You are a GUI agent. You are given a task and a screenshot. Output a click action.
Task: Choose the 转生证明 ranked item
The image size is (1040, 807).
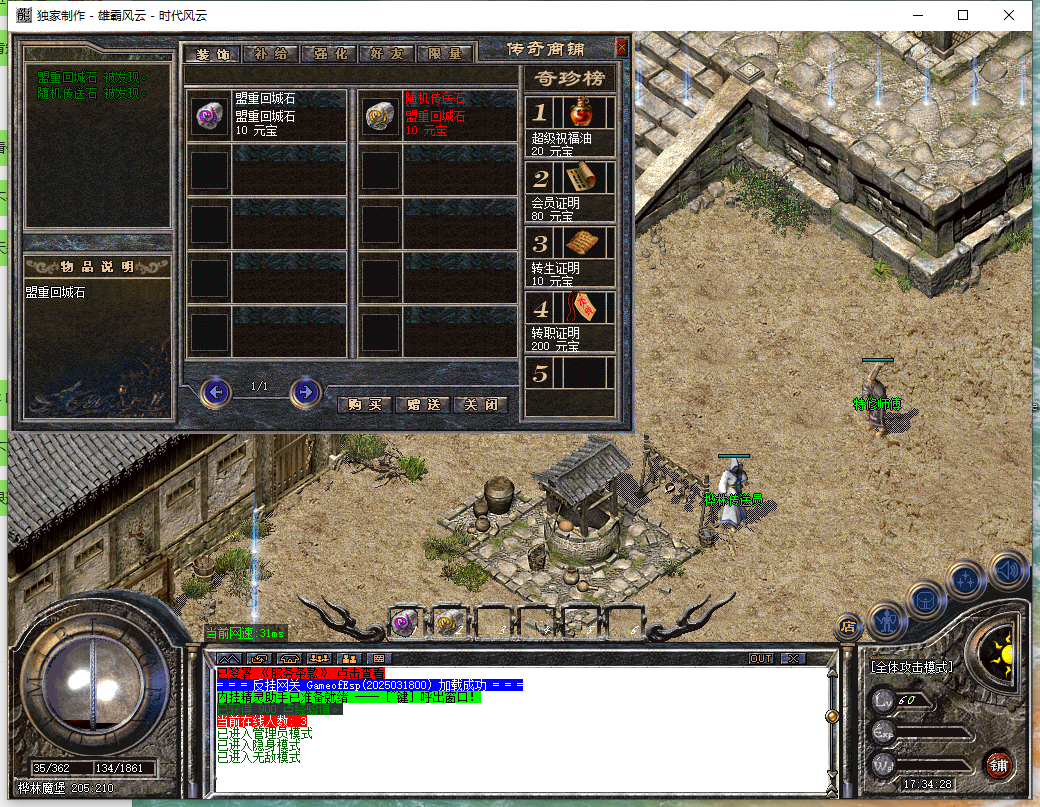pos(578,243)
